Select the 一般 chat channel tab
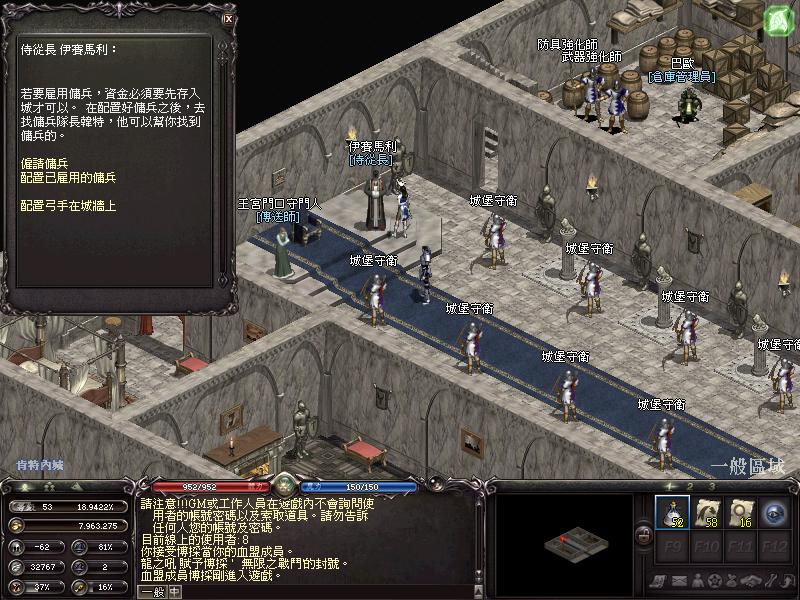Viewport: 800px width, 600px height. (x=152, y=591)
